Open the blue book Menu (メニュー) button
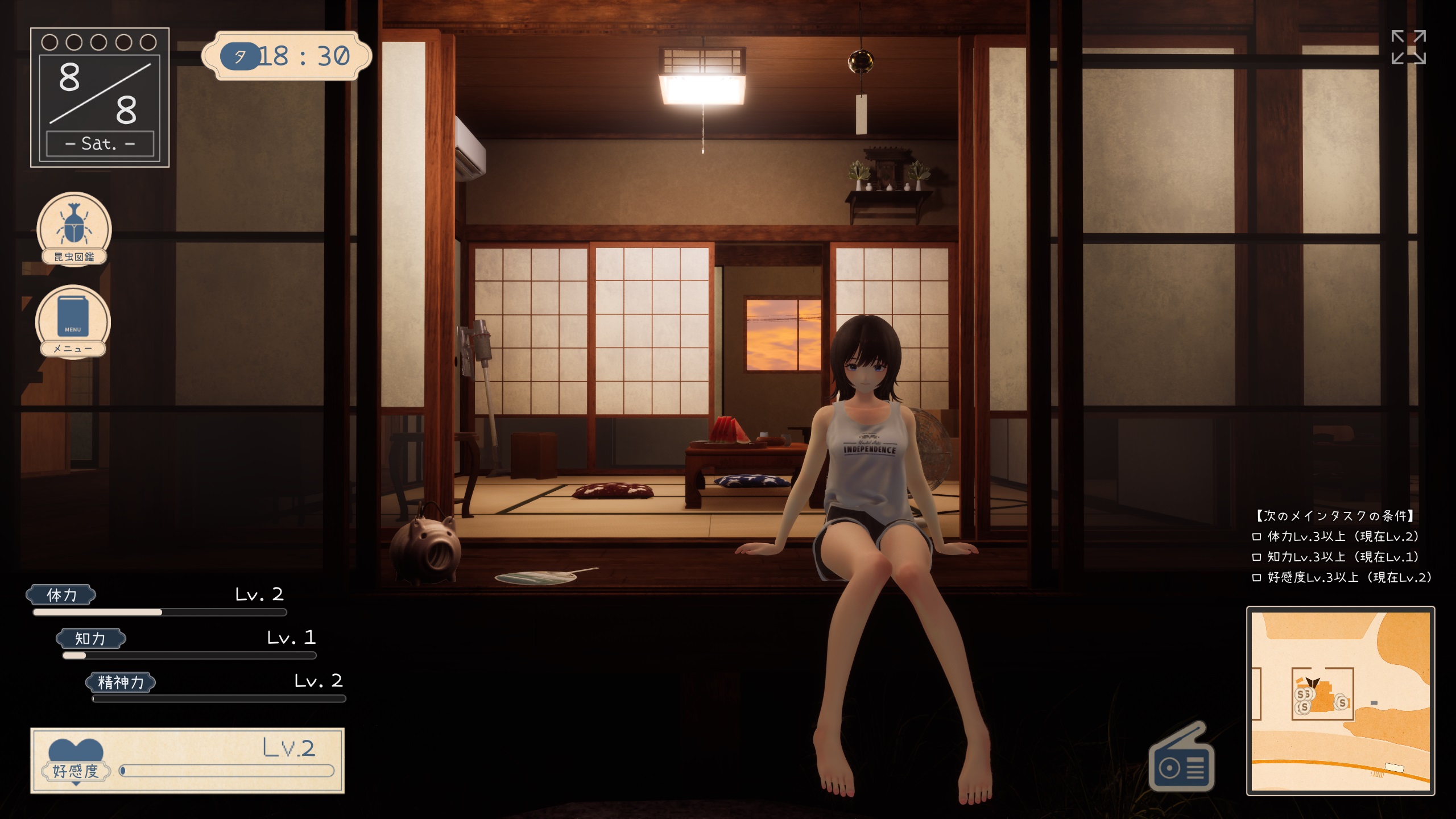This screenshot has width=1456, height=819. (x=73, y=321)
